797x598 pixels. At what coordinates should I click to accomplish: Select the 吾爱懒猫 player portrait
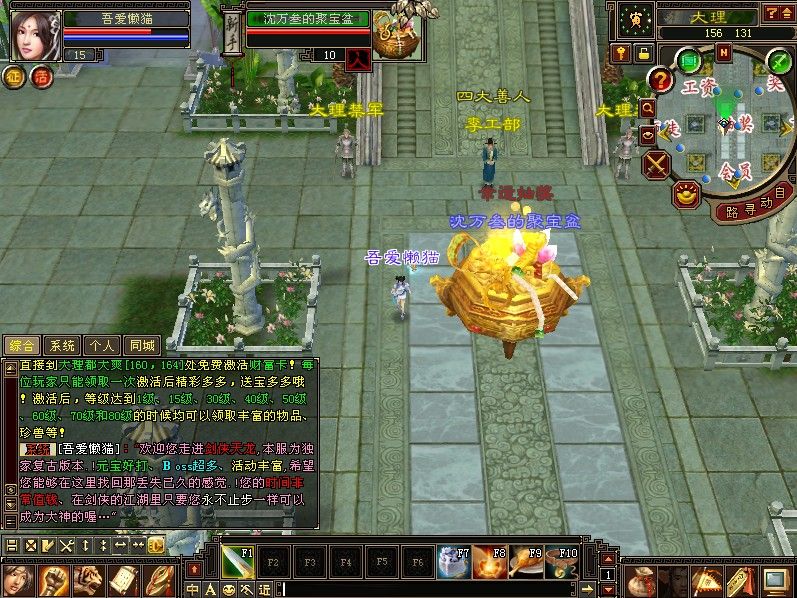[x=32, y=35]
